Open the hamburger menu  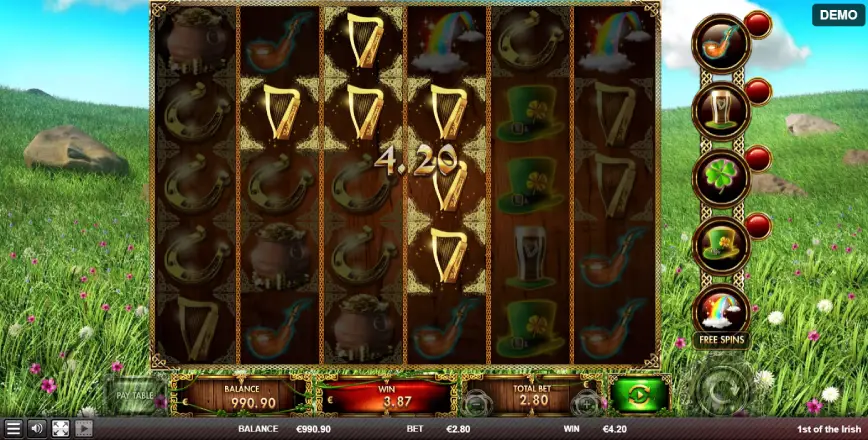[13, 429]
